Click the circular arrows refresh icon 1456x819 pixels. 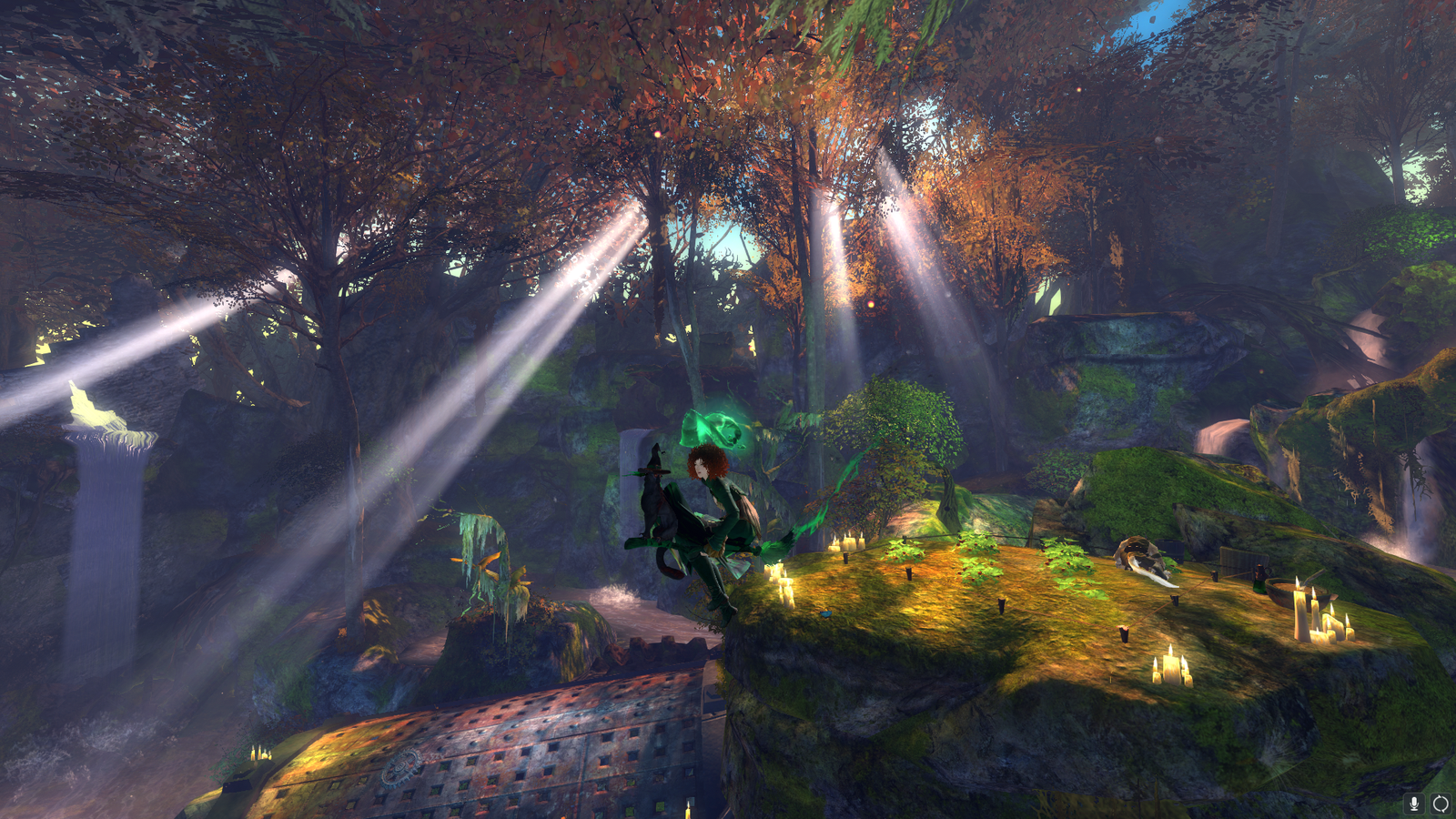[x=1441, y=803]
